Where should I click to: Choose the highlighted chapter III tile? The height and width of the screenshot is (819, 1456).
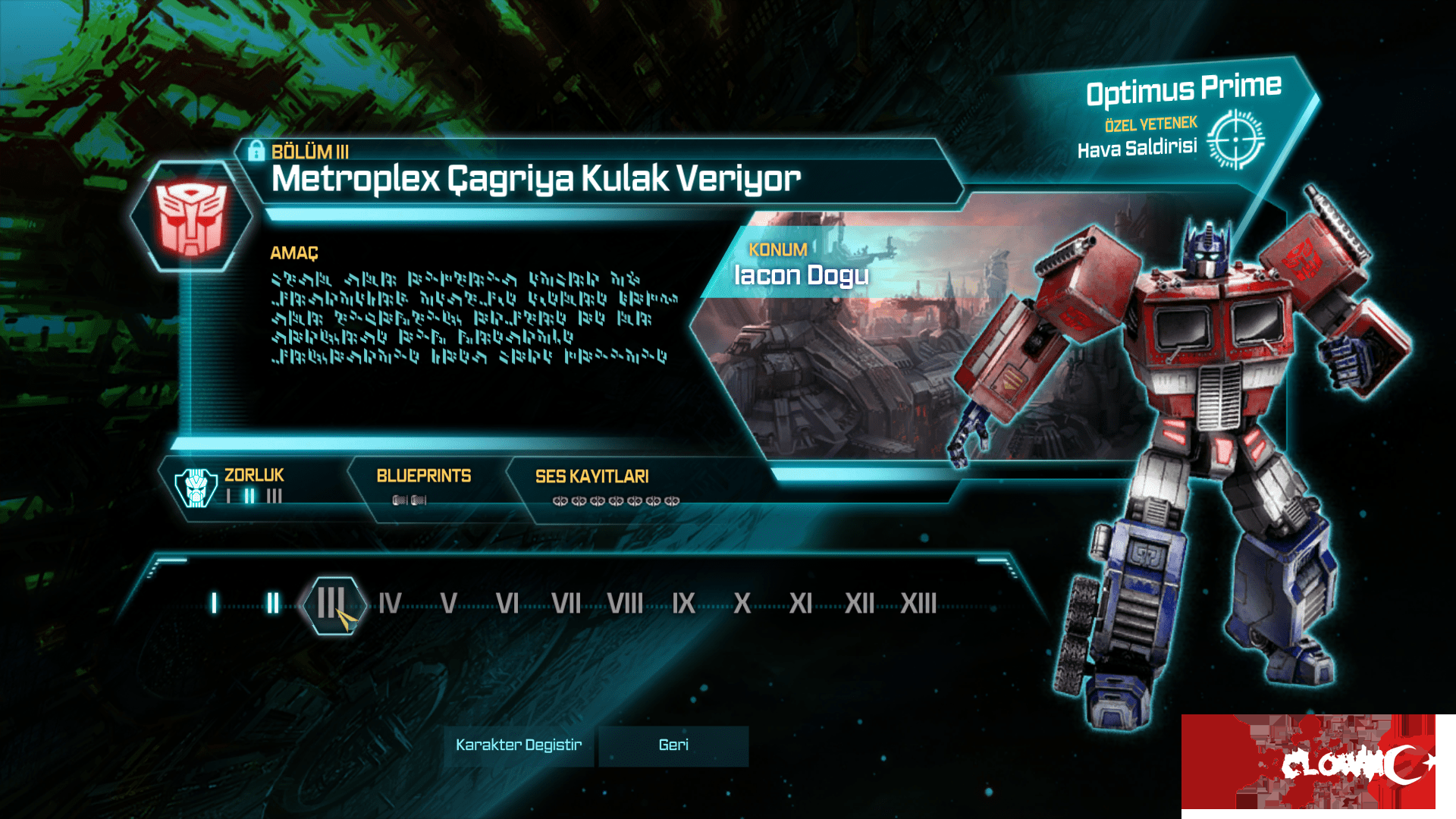(x=332, y=604)
